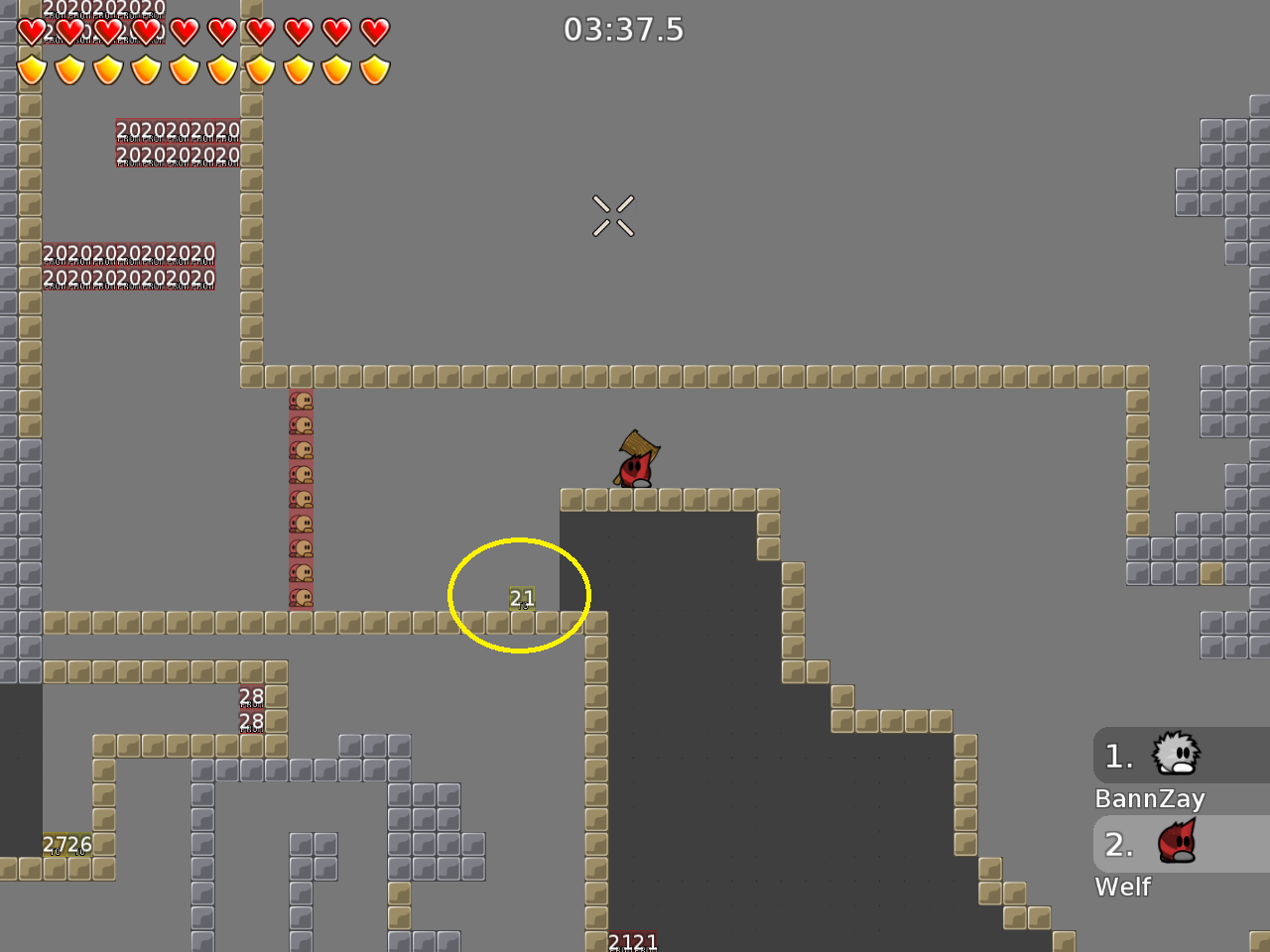Click Welf's red flame avatar
This screenshot has height=952, width=1270.
pyautogui.click(x=1177, y=845)
